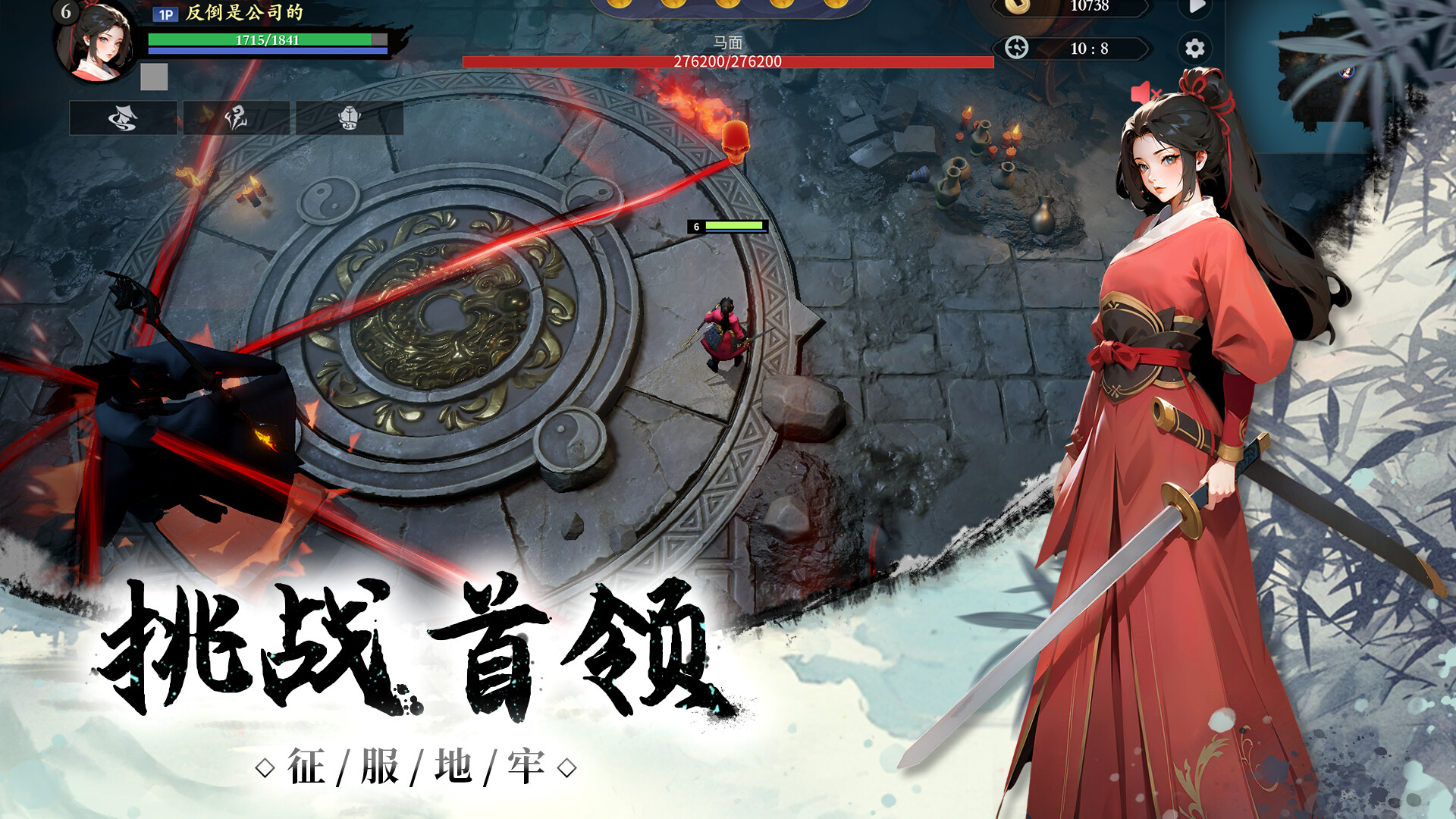Image resolution: width=1456 pixels, height=819 pixels.
Task: Click the player name 反倒是公司的
Action: (243, 14)
